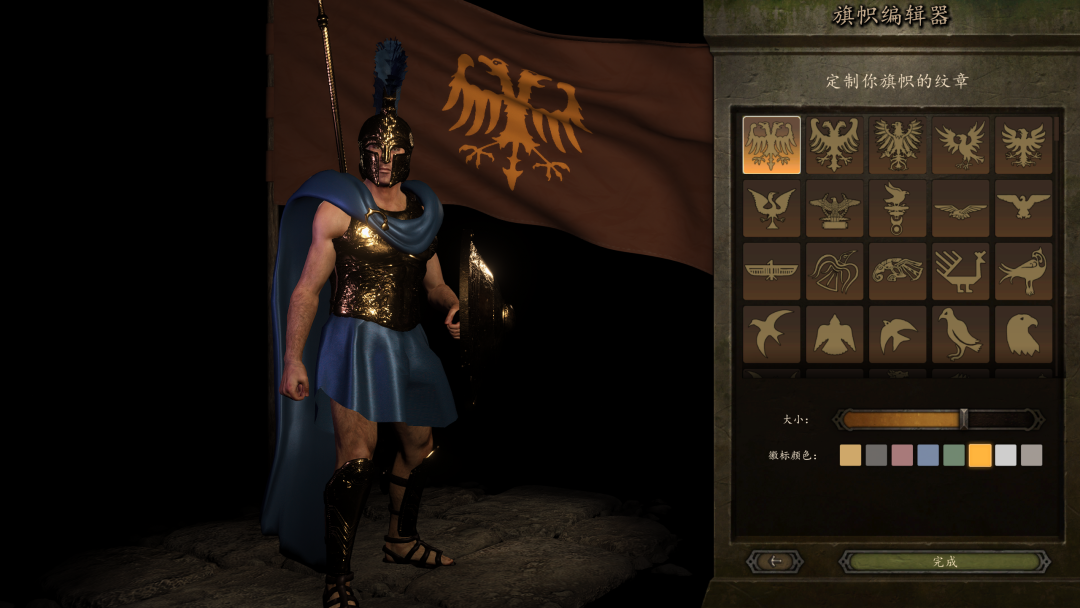Viewport: 1080px width, 608px height.
Task: Pick the tan emblem color swatch
Action: click(850, 456)
